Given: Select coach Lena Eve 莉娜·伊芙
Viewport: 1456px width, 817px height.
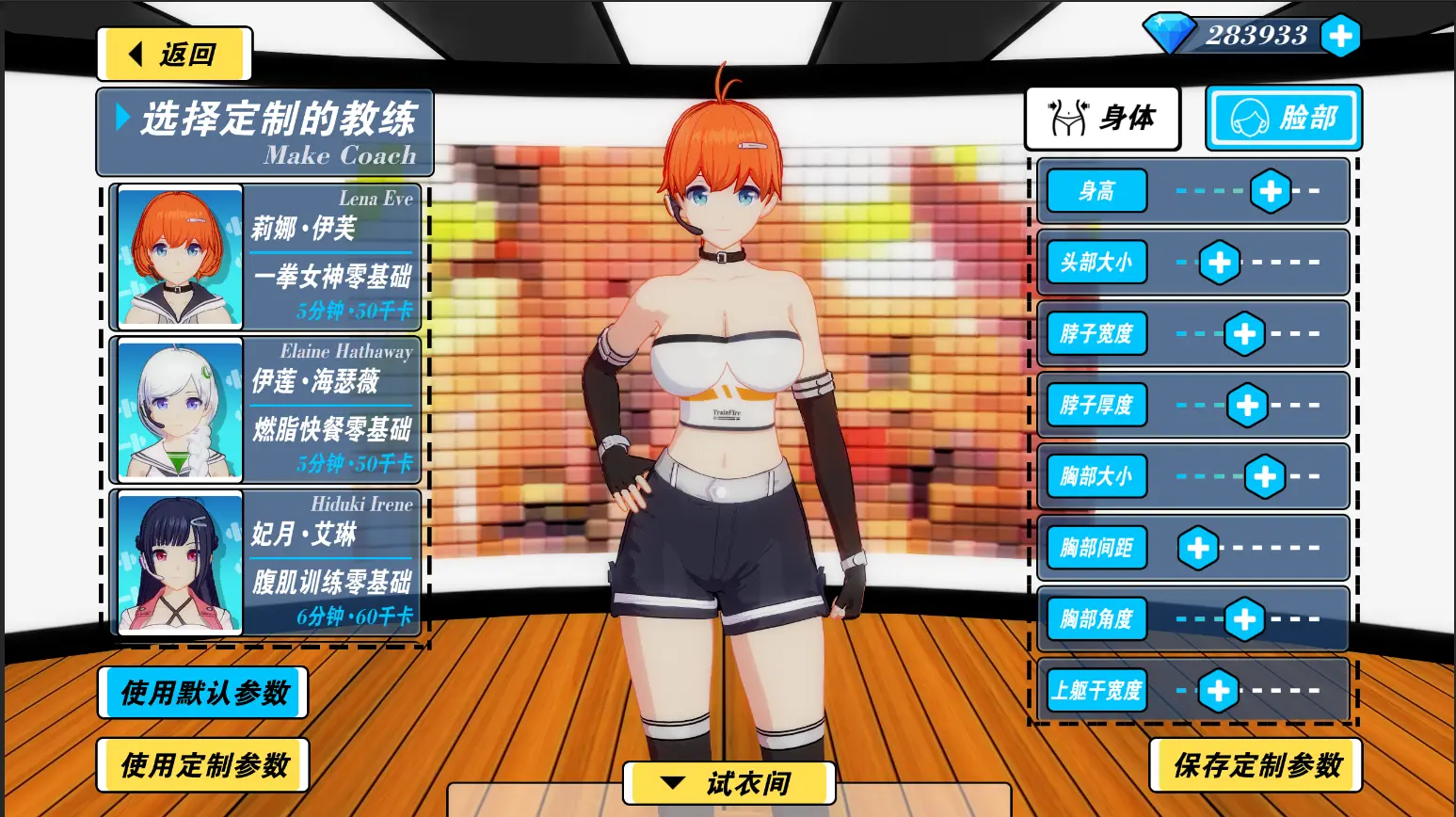Looking at the screenshot, I should point(265,256).
